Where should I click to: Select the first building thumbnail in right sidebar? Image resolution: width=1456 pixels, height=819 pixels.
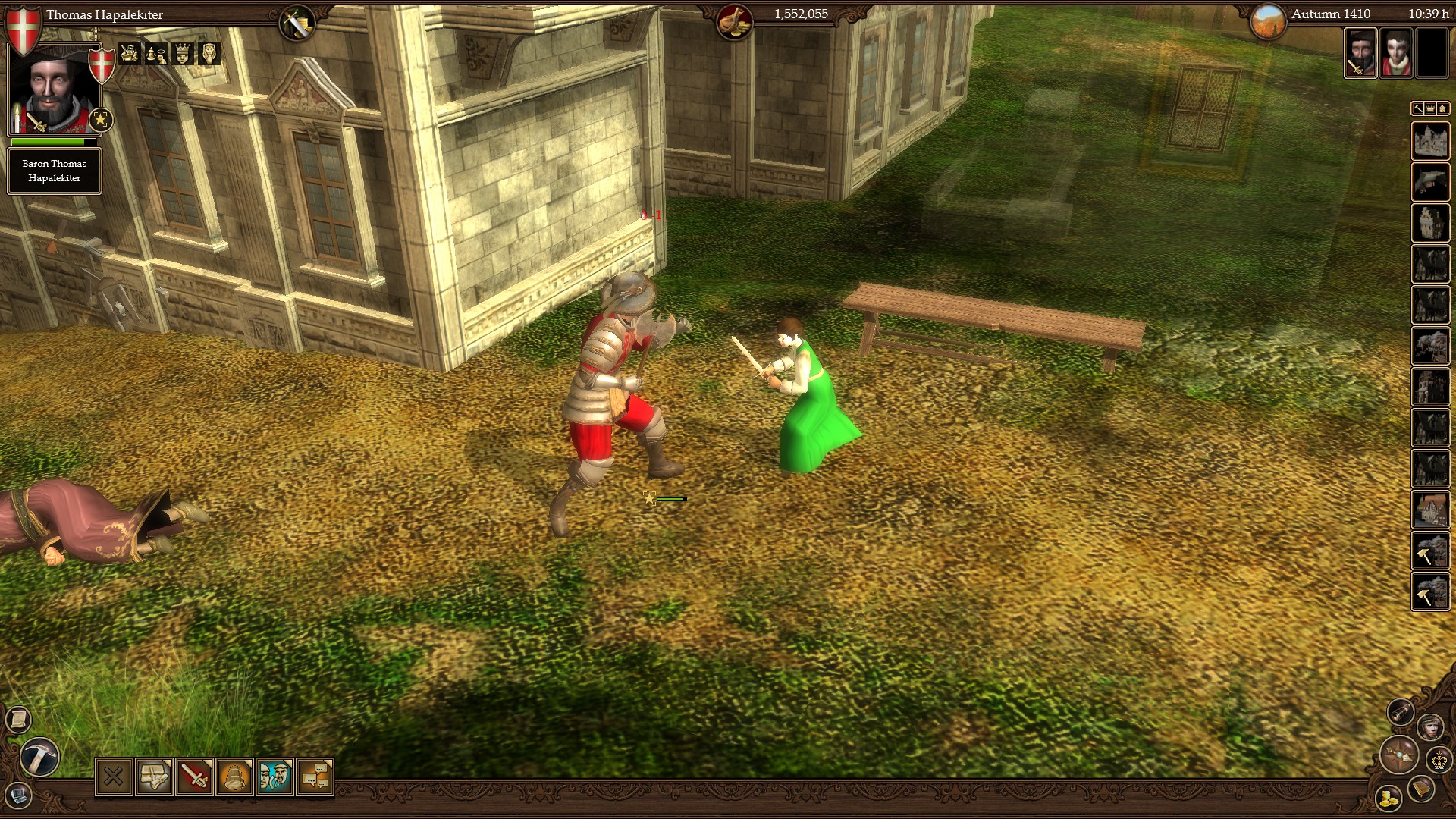[x=1431, y=140]
